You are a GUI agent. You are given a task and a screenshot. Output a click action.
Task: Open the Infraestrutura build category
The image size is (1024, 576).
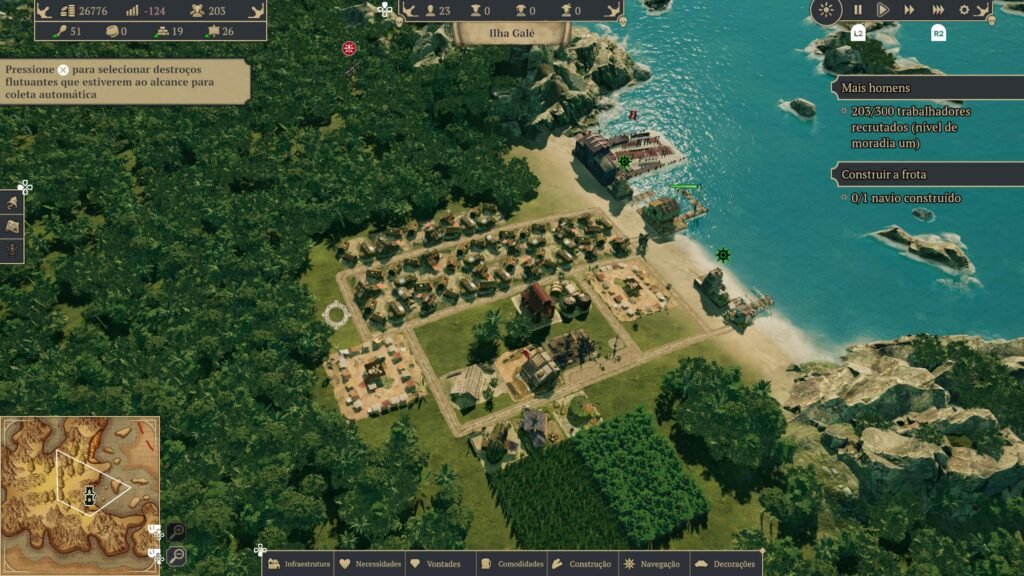coord(300,564)
